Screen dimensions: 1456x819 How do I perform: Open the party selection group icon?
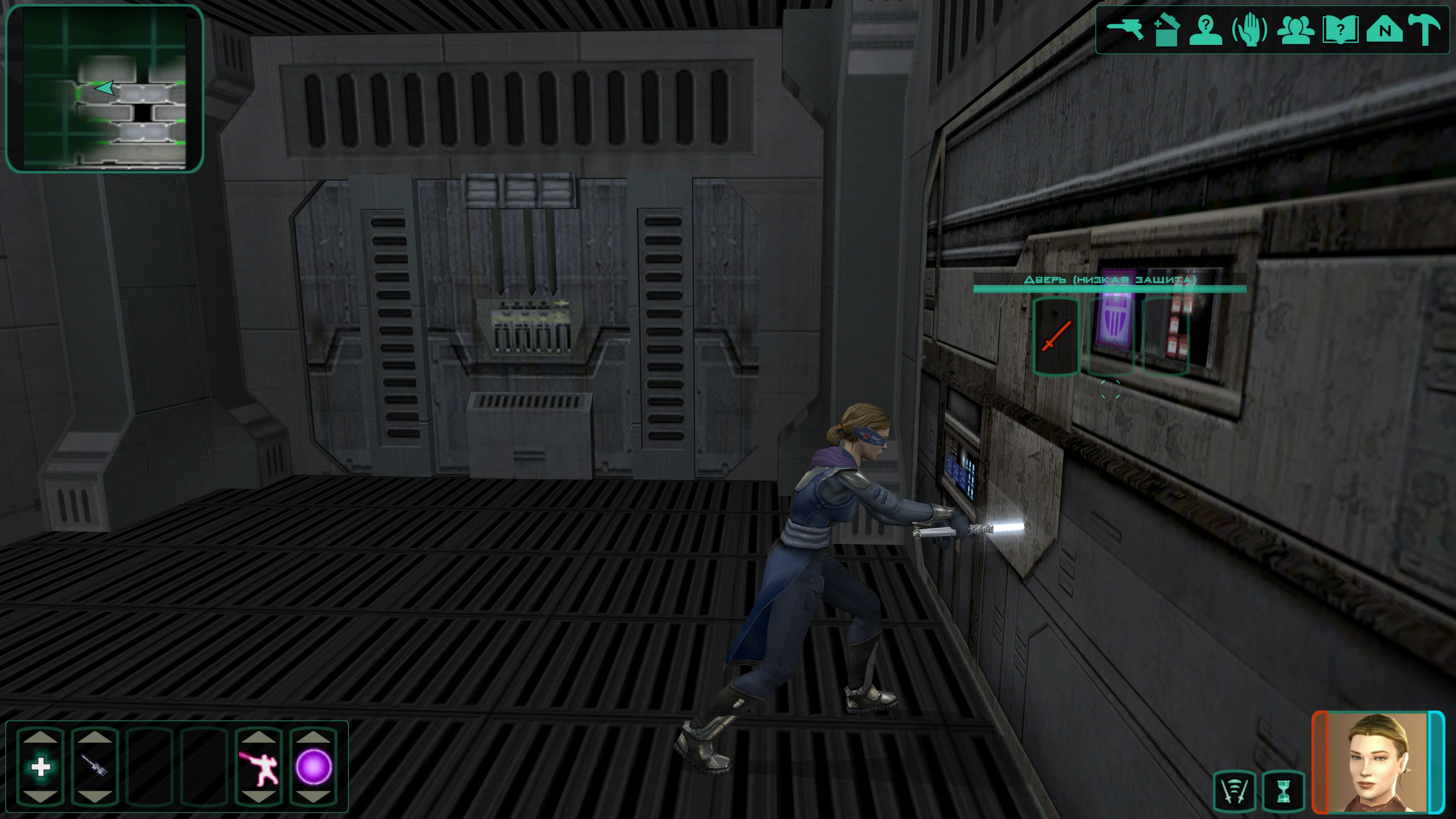1295,29
